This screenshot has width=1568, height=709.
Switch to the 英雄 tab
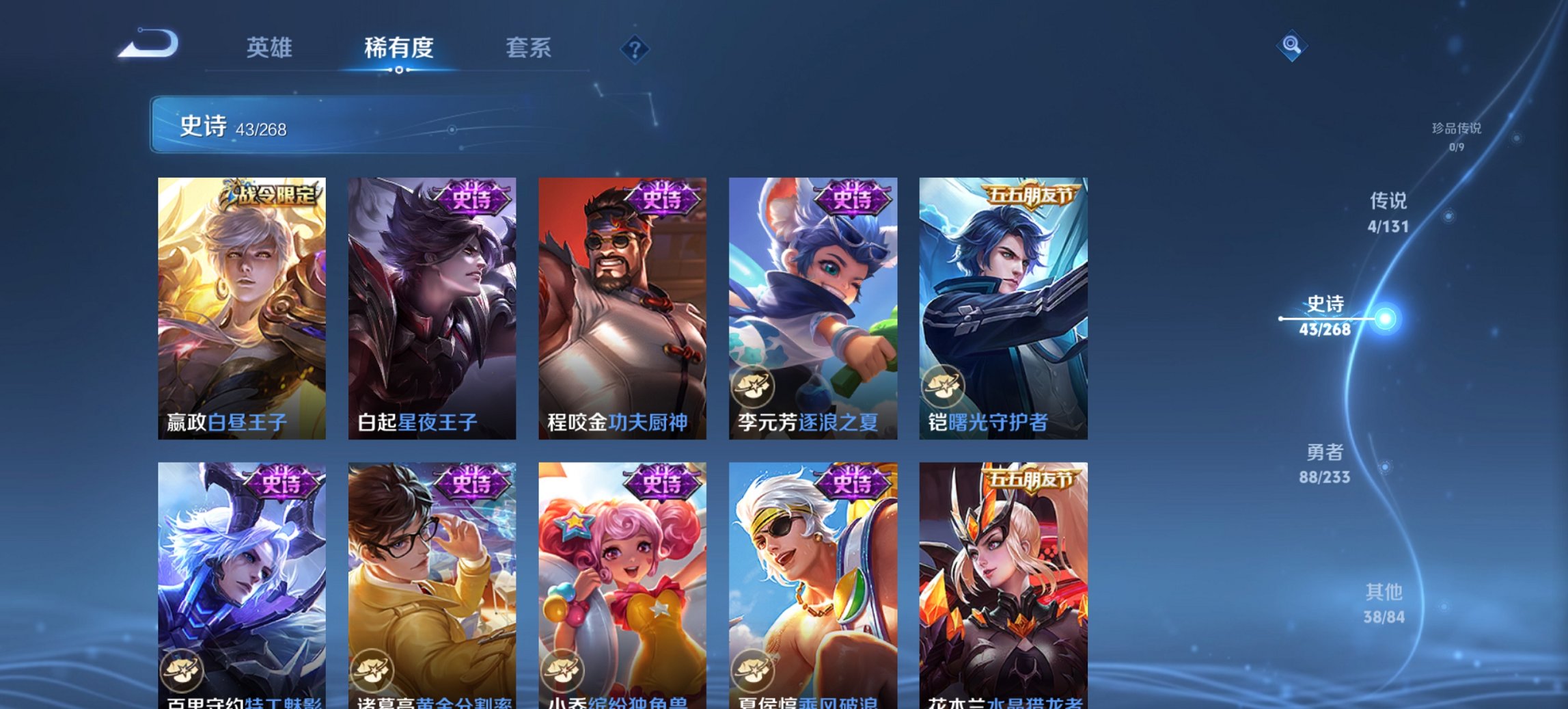(x=271, y=48)
